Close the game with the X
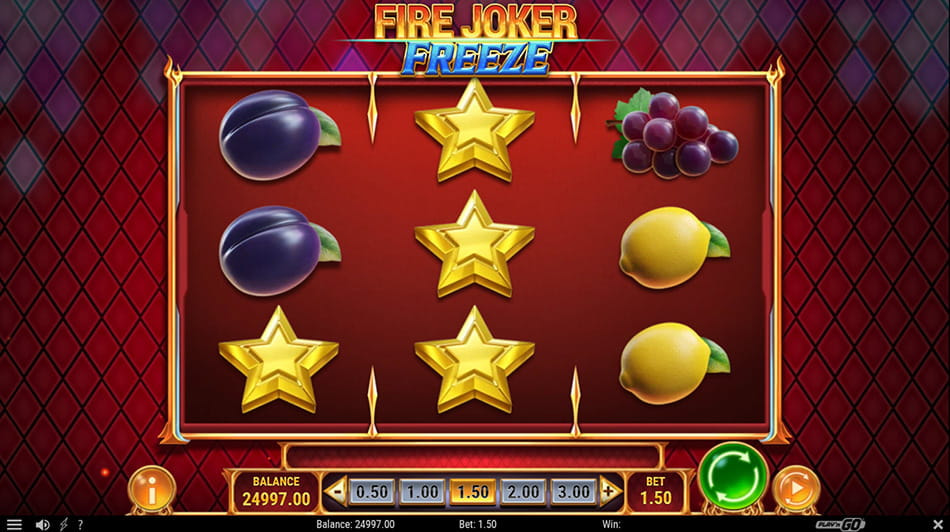This screenshot has height=532, width=950. (x=936, y=524)
